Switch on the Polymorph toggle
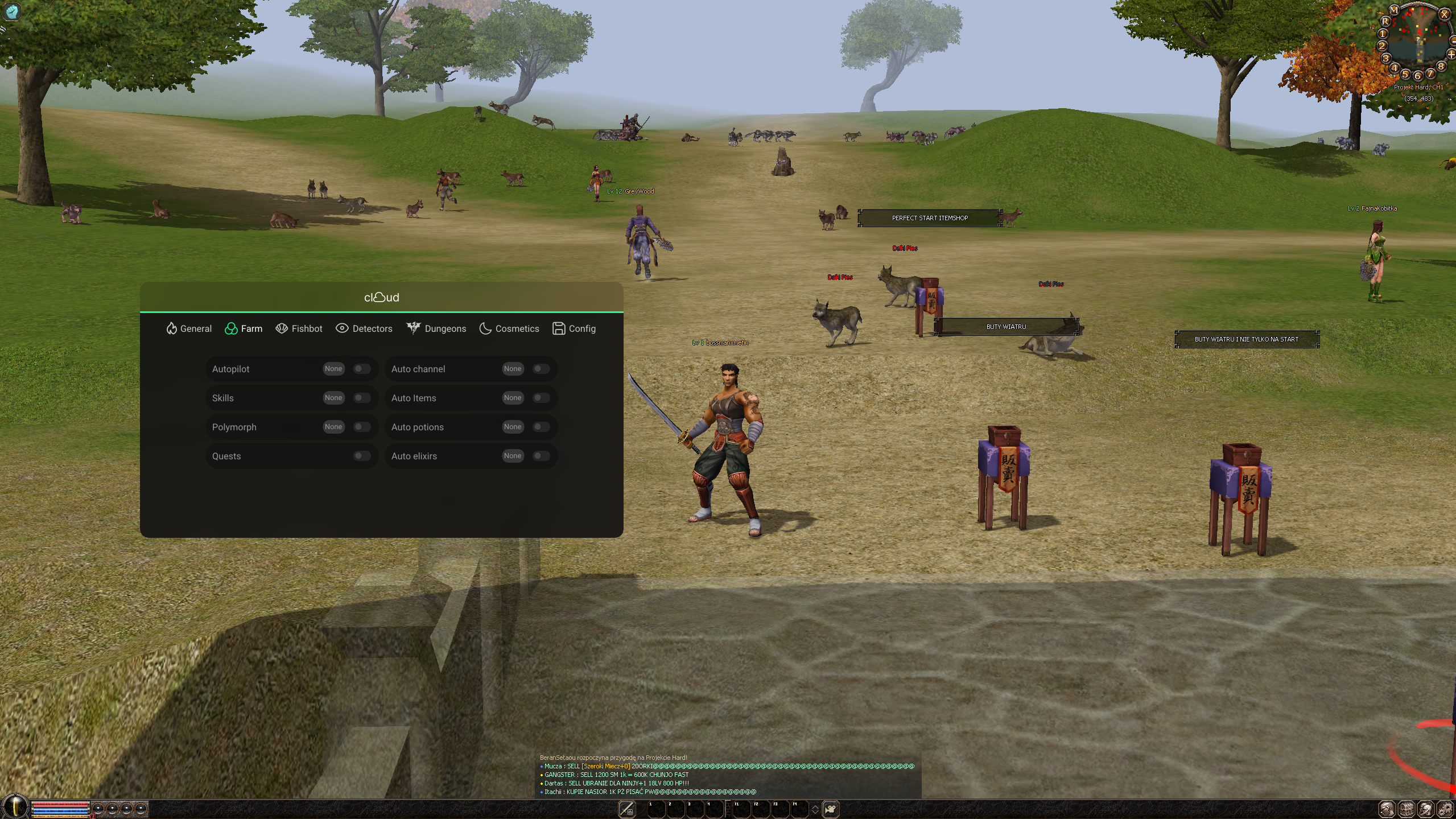 point(362,427)
